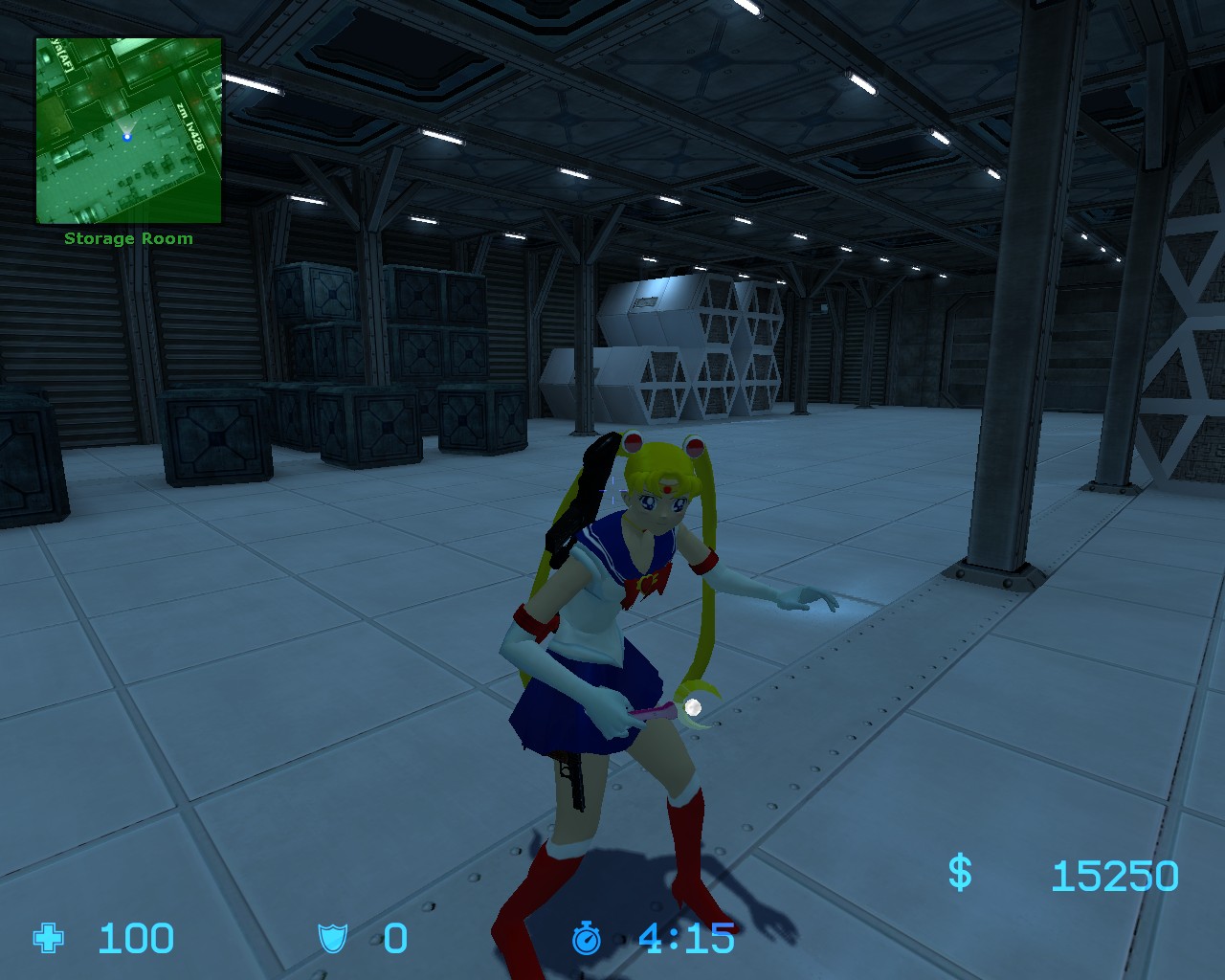
Task: Select the Storage Room location label
Action: [x=127, y=237]
